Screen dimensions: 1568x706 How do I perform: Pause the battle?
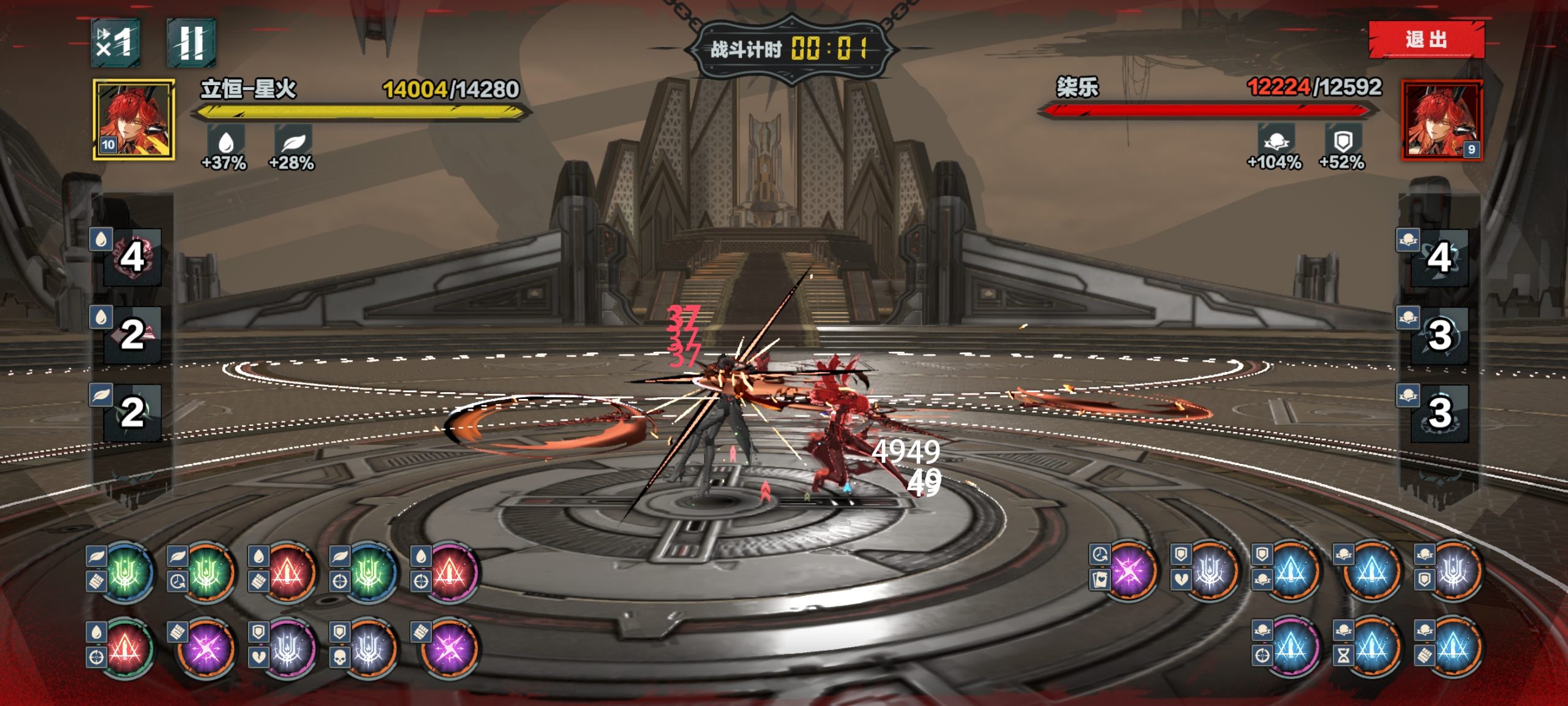pos(190,42)
